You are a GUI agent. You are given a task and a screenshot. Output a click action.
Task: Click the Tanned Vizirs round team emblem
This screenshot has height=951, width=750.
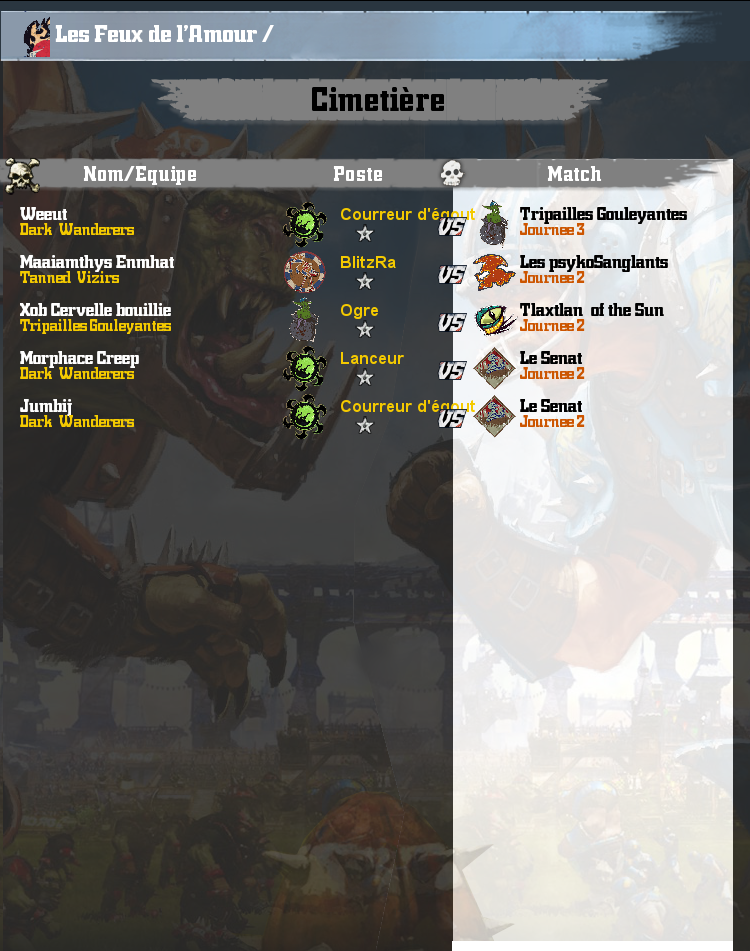point(304,271)
